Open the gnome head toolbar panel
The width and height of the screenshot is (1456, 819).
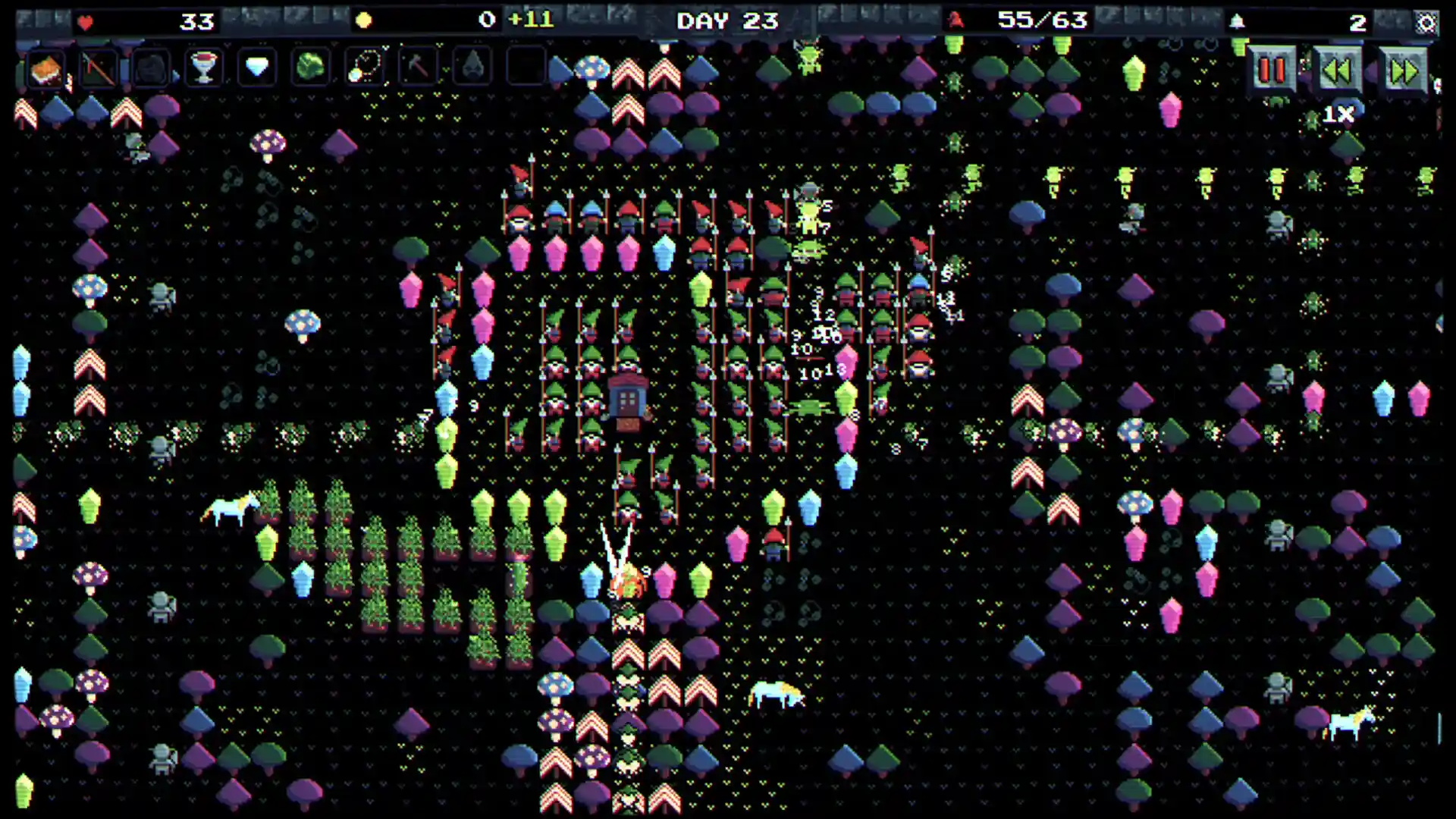[x=152, y=67]
